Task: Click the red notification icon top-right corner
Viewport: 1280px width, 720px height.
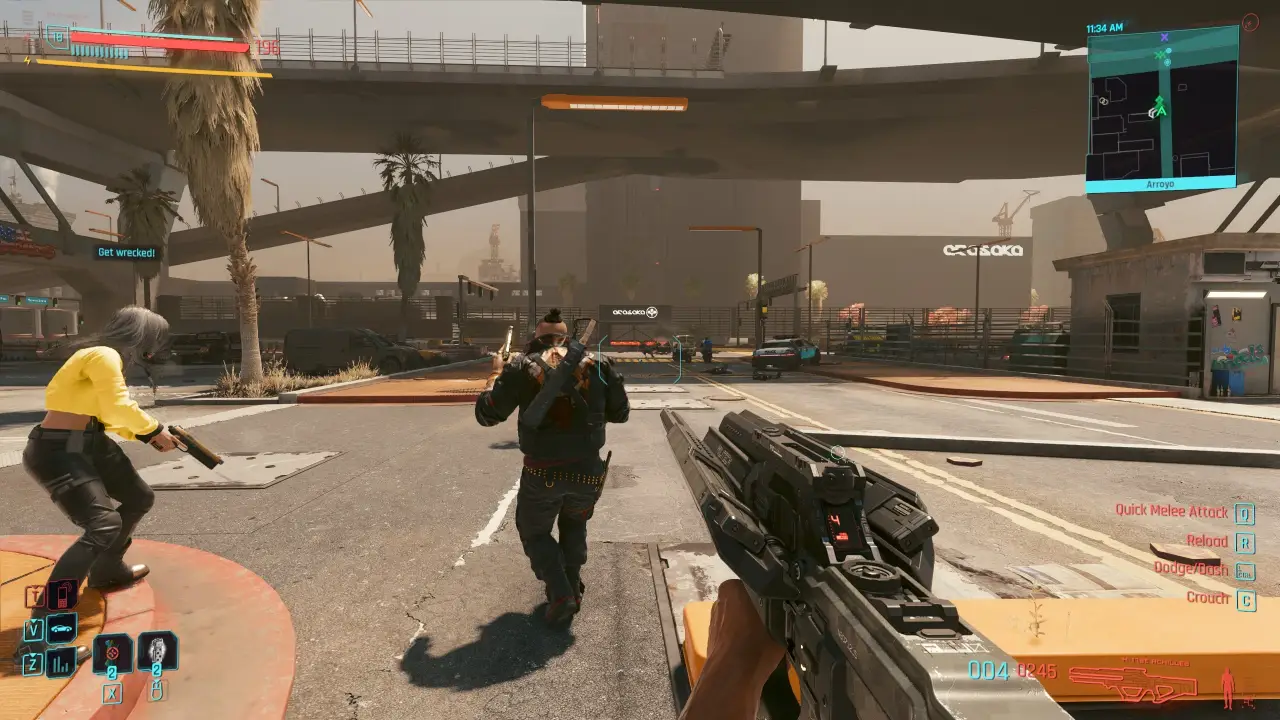Action: point(1250,20)
